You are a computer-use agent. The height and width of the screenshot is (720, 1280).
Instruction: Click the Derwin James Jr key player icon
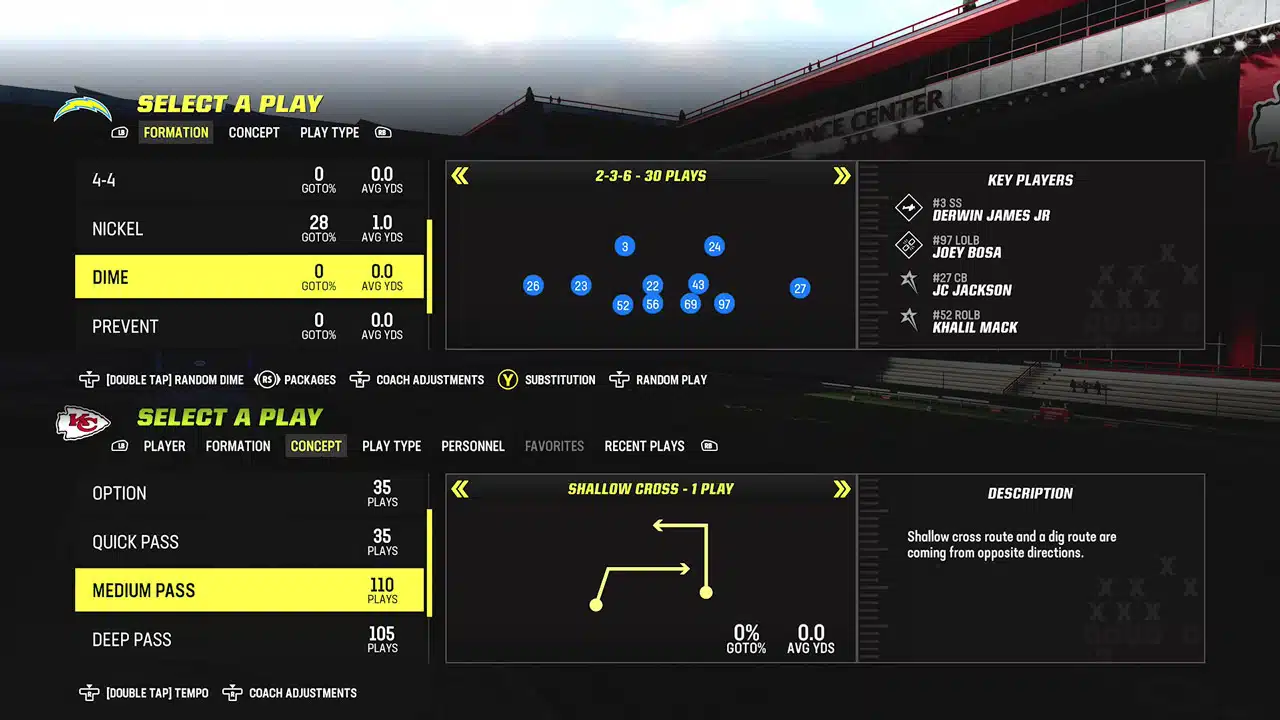(x=908, y=208)
